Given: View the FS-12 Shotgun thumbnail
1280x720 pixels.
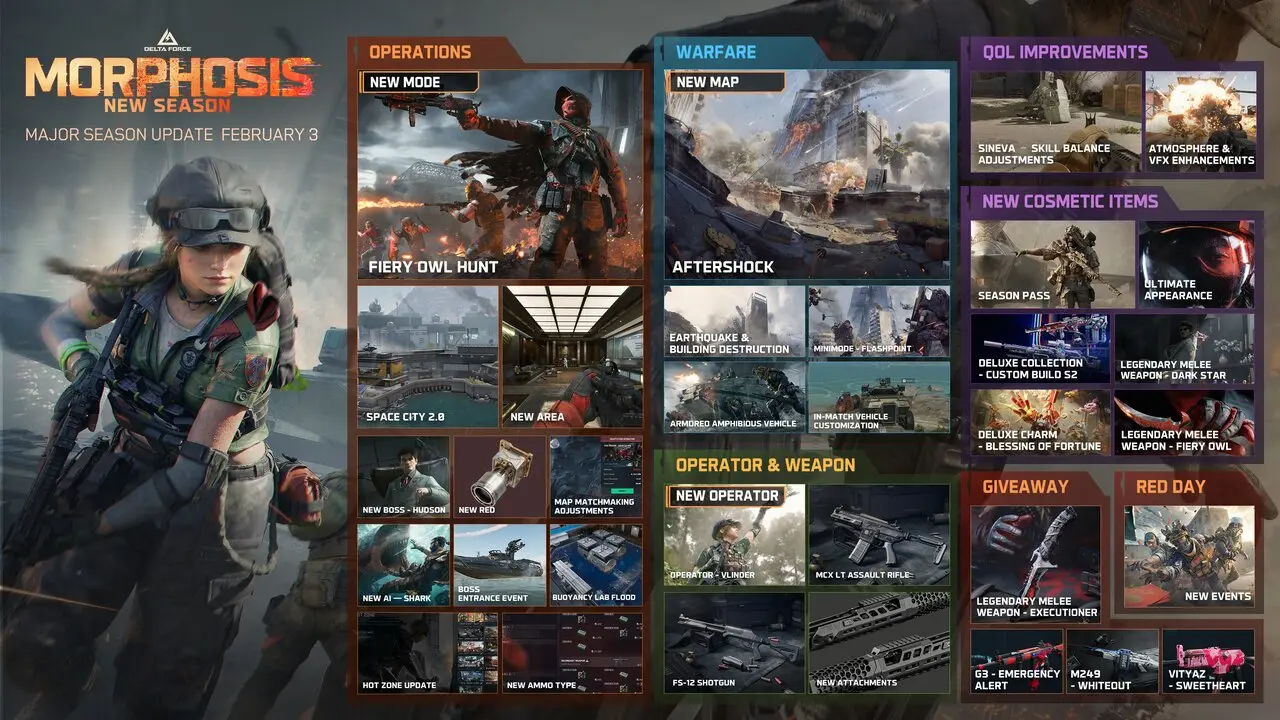Looking at the screenshot, I should [734, 642].
